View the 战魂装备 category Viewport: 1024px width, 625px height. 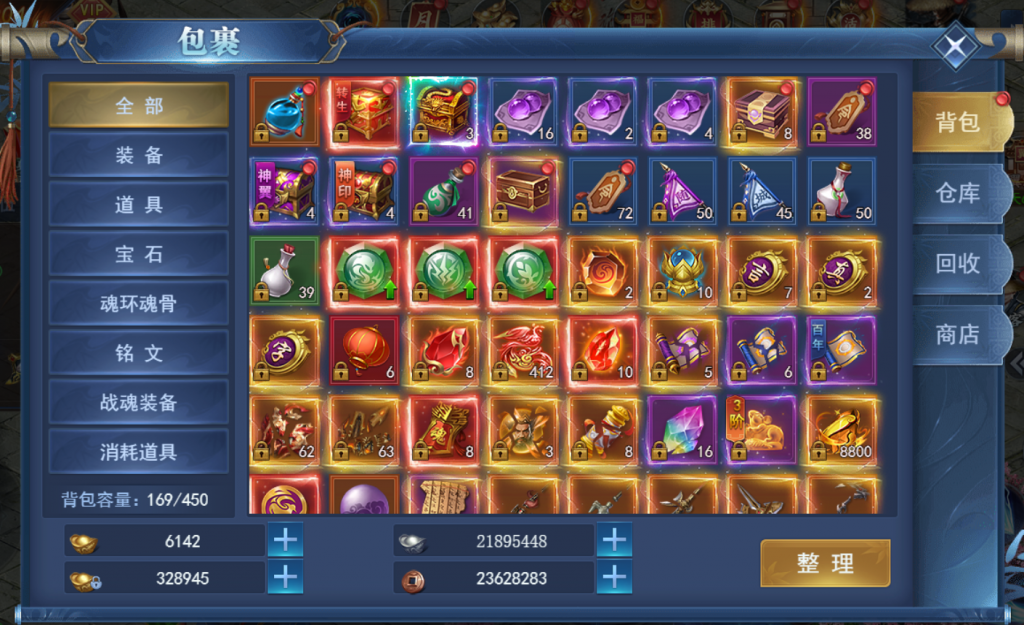[139, 402]
